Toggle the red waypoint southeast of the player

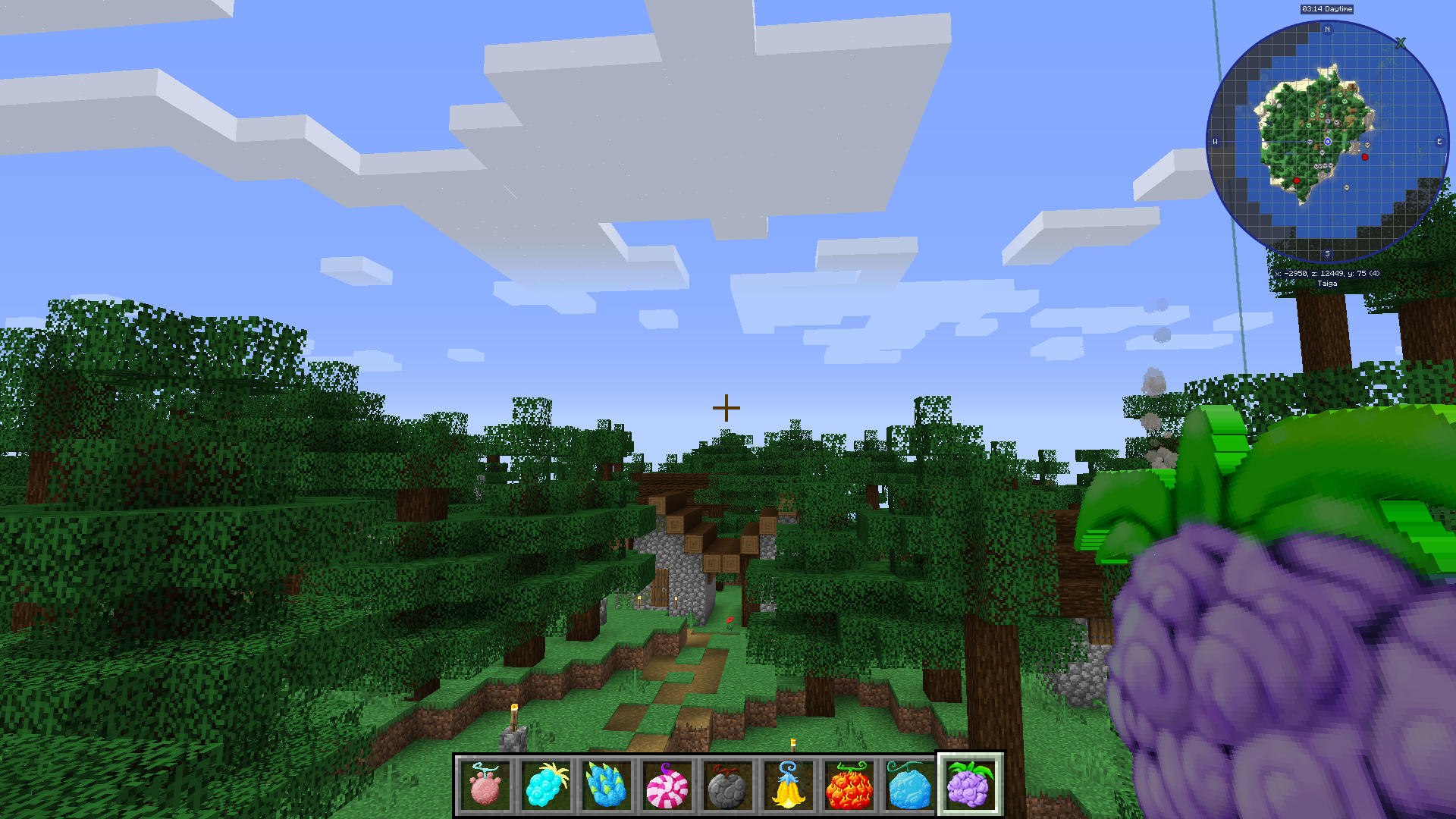pos(1365,157)
